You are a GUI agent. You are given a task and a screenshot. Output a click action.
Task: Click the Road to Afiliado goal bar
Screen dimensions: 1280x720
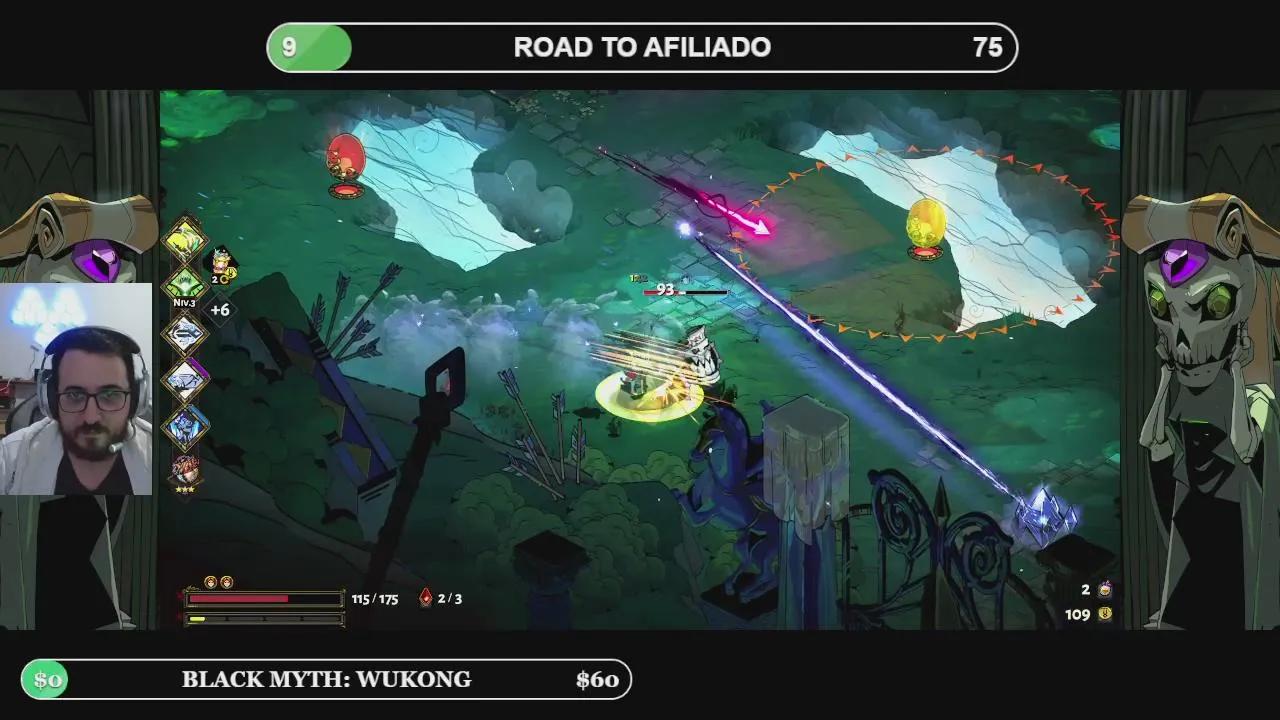pos(642,47)
